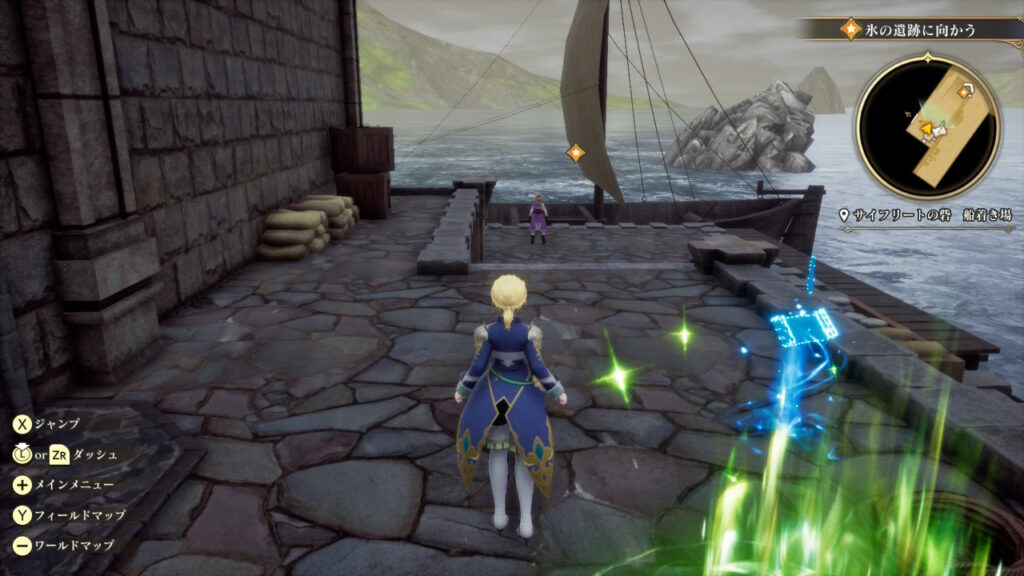Image resolution: width=1024 pixels, height=576 pixels.
Task: Click the orange diamond quest waypoint over the boat
Action: [x=575, y=153]
